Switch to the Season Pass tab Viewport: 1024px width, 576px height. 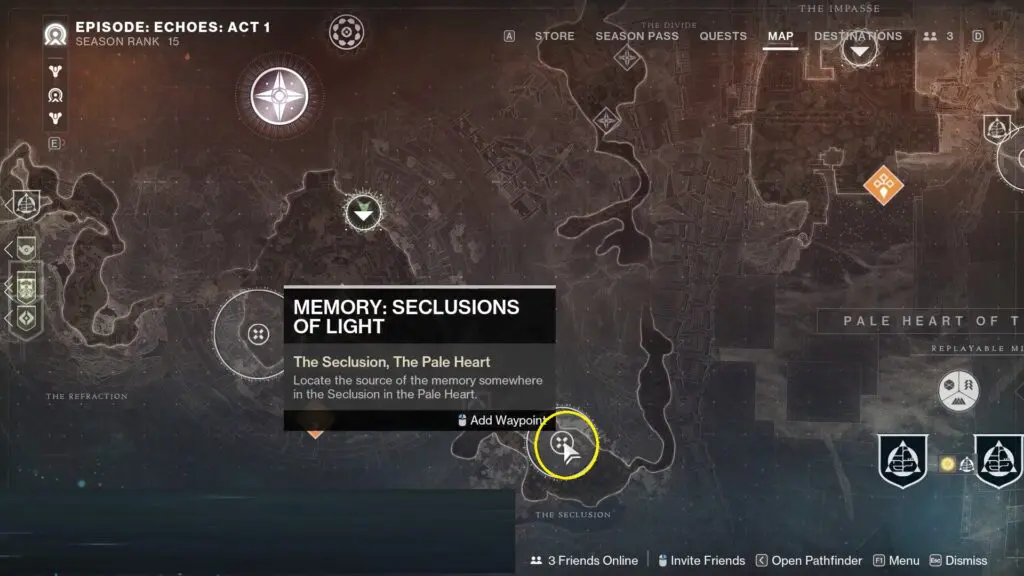point(637,36)
